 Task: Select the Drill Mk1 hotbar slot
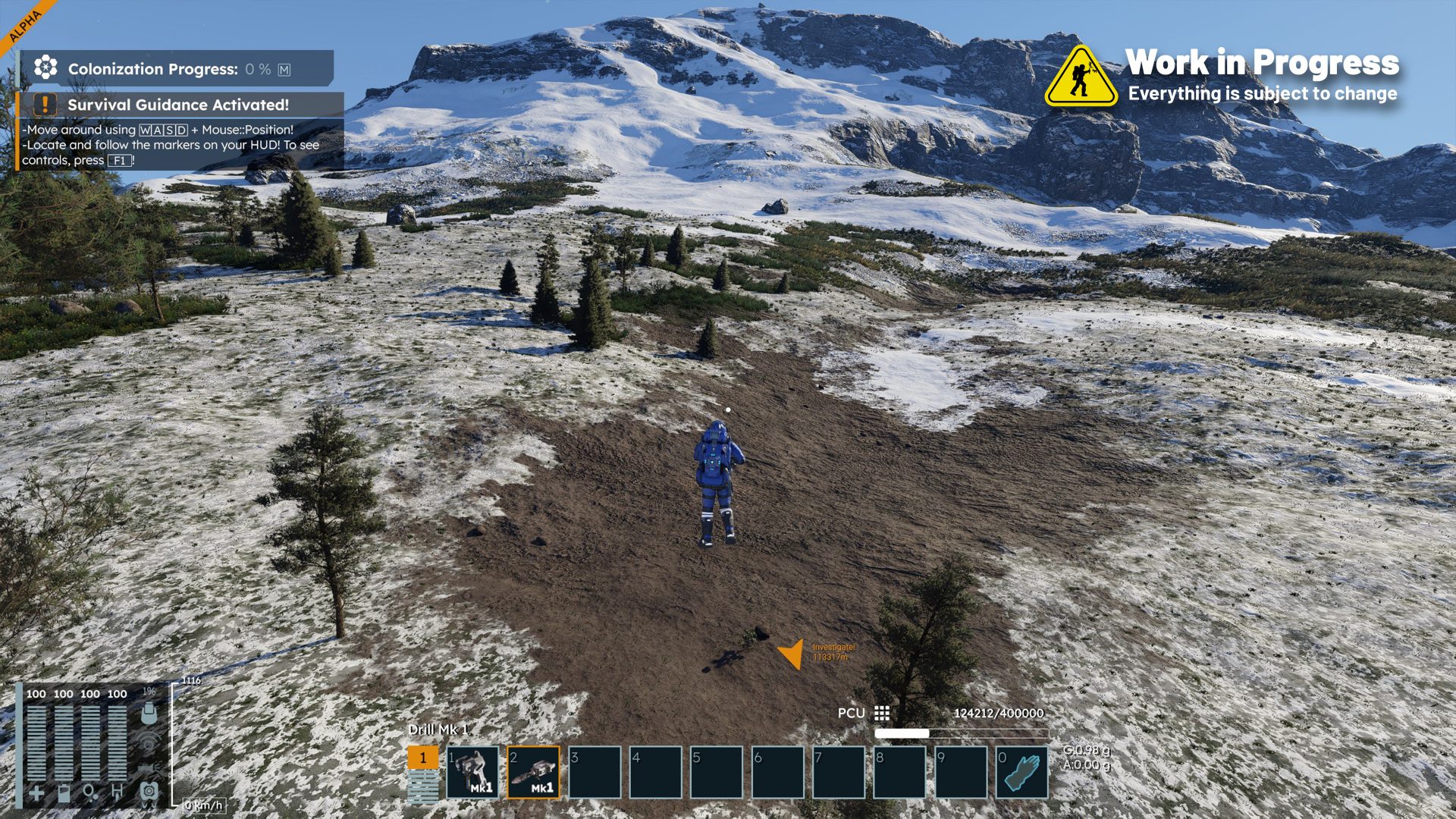[534, 772]
